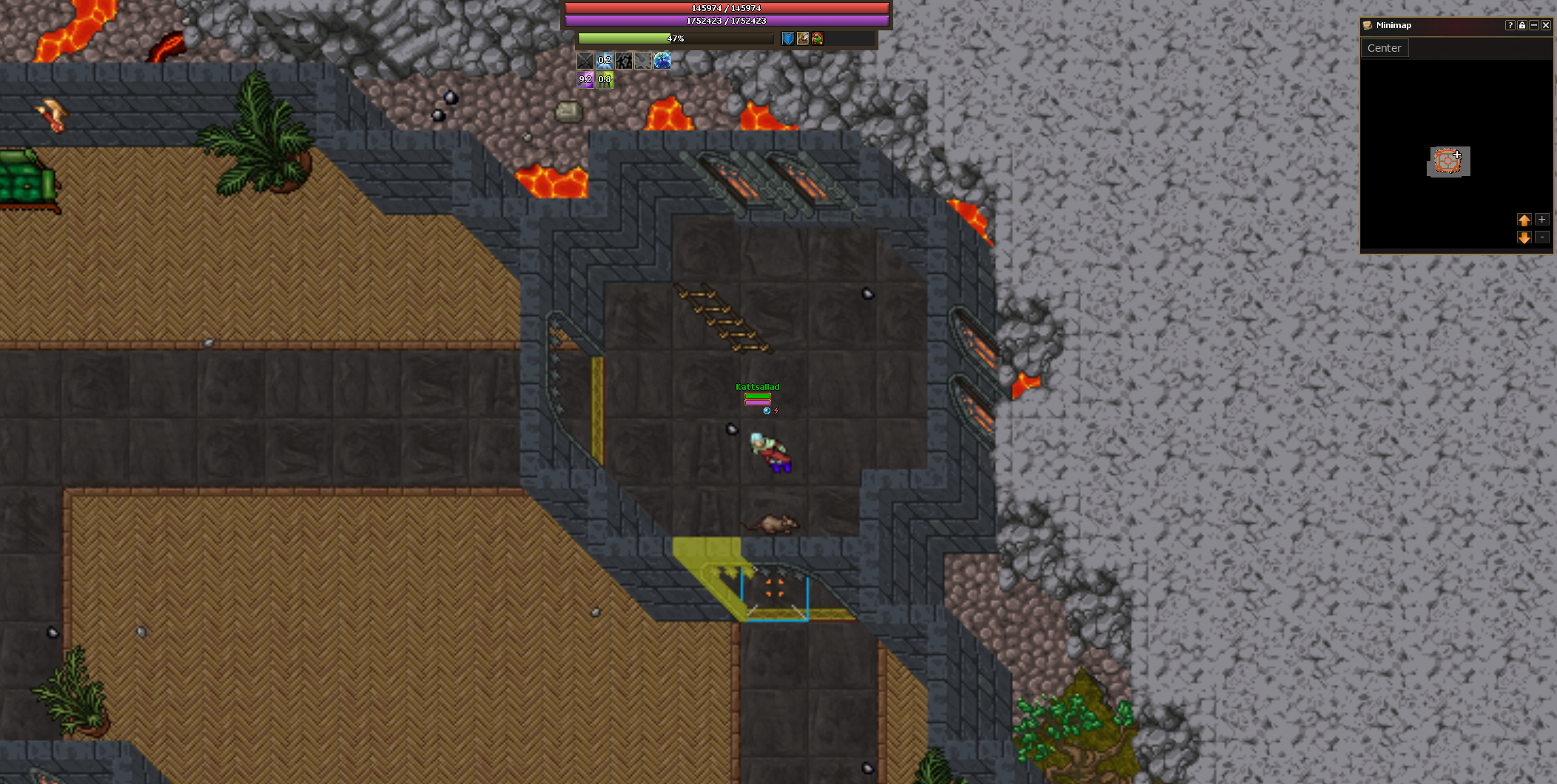The height and width of the screenshot is (784, 1557).
Task: Open the Minimap help question mark
Action: 1510,25
